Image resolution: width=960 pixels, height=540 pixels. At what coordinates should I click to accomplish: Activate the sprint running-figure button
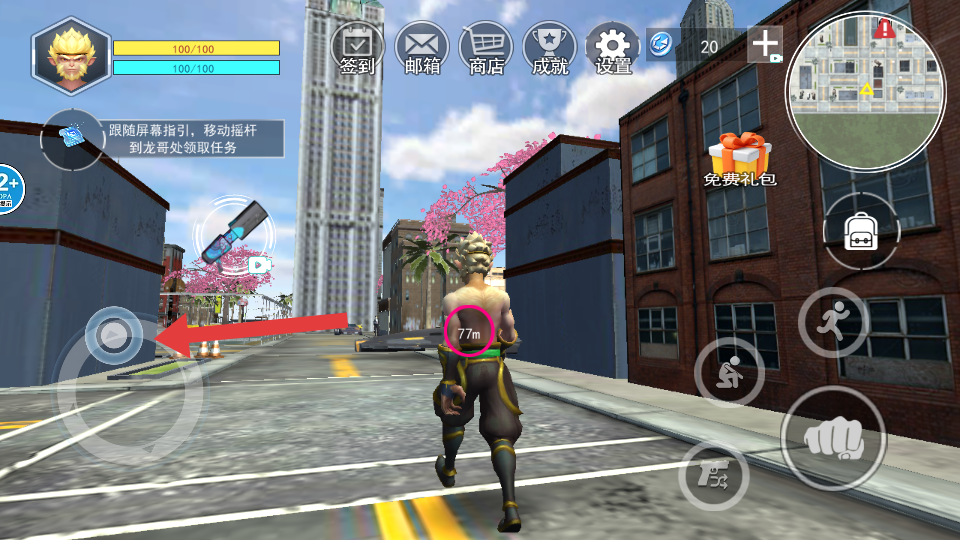pyautogui.click(x=833, y=322)
